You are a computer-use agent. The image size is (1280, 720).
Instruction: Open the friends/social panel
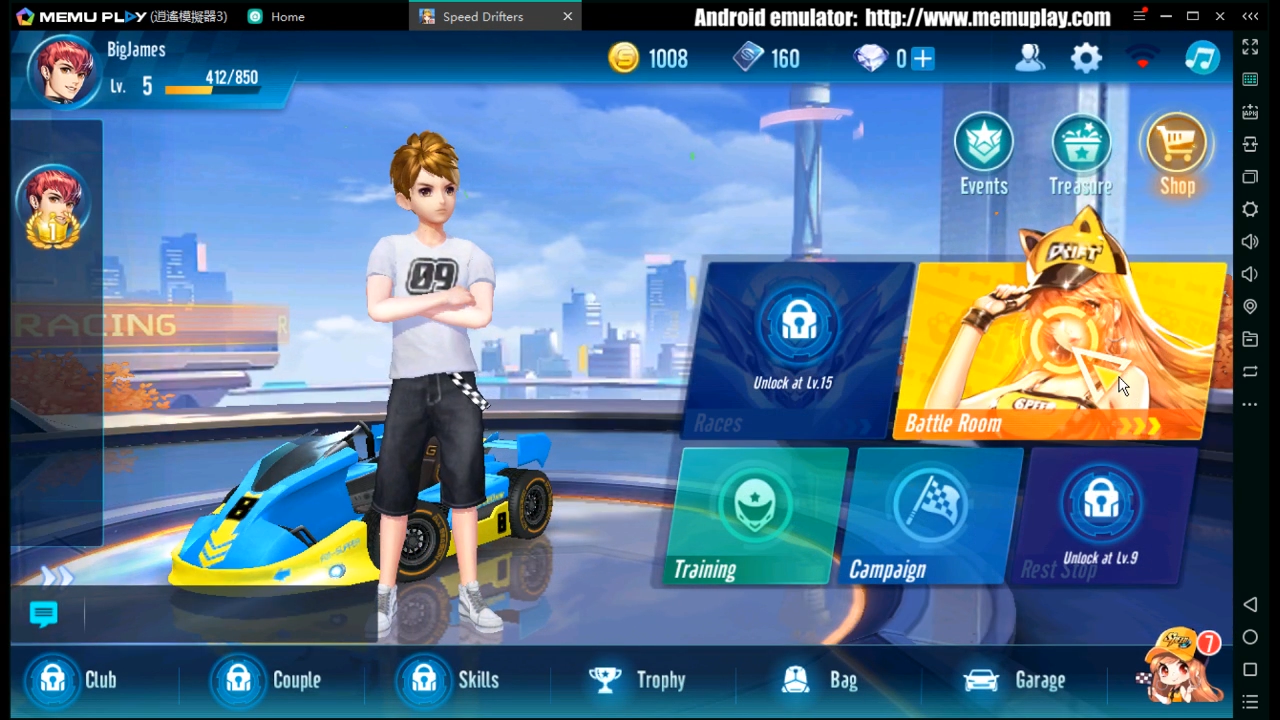pyautogui.click(x=1029, y=58)
